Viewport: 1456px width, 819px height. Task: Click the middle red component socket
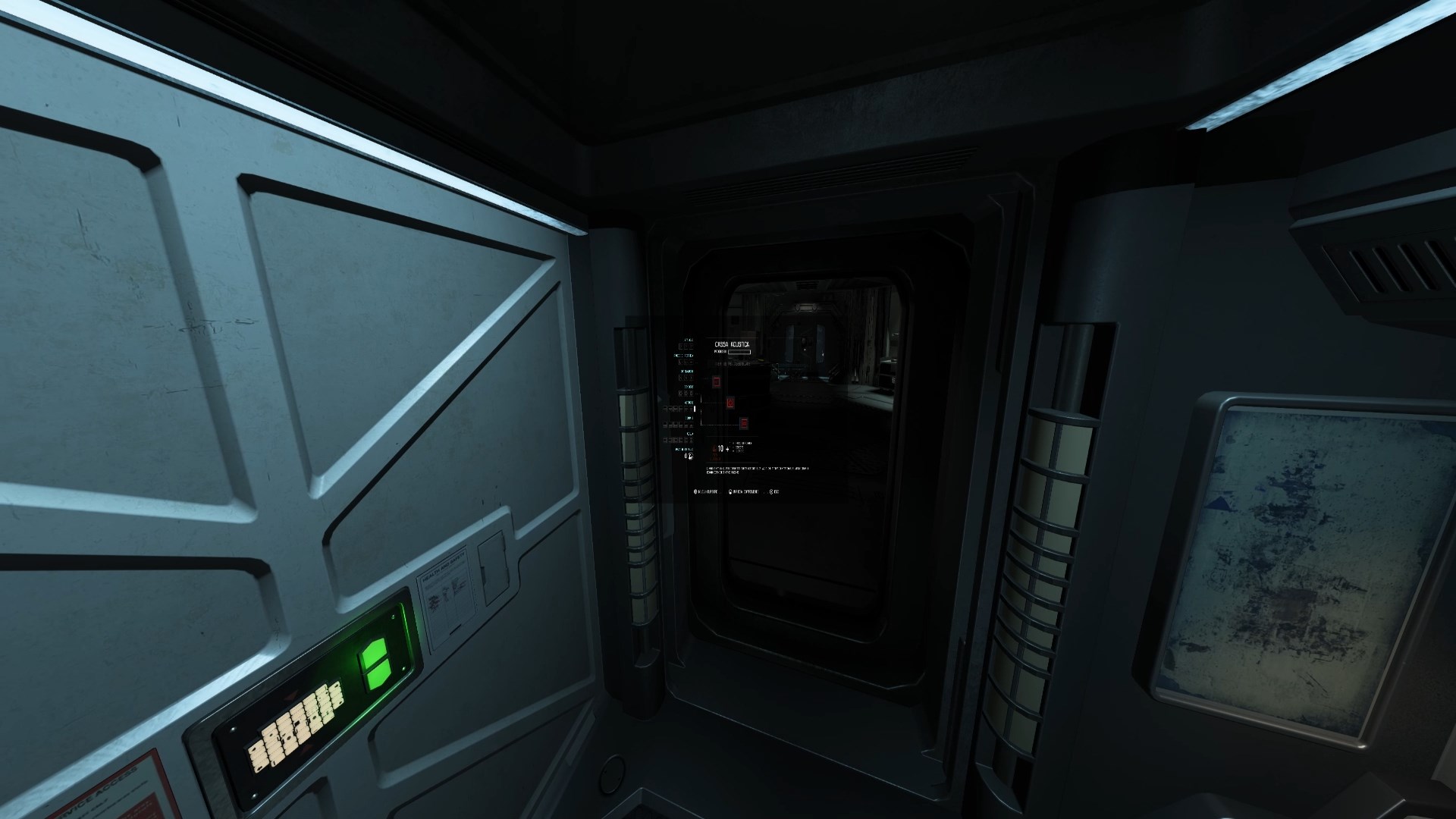coord(730,403)
